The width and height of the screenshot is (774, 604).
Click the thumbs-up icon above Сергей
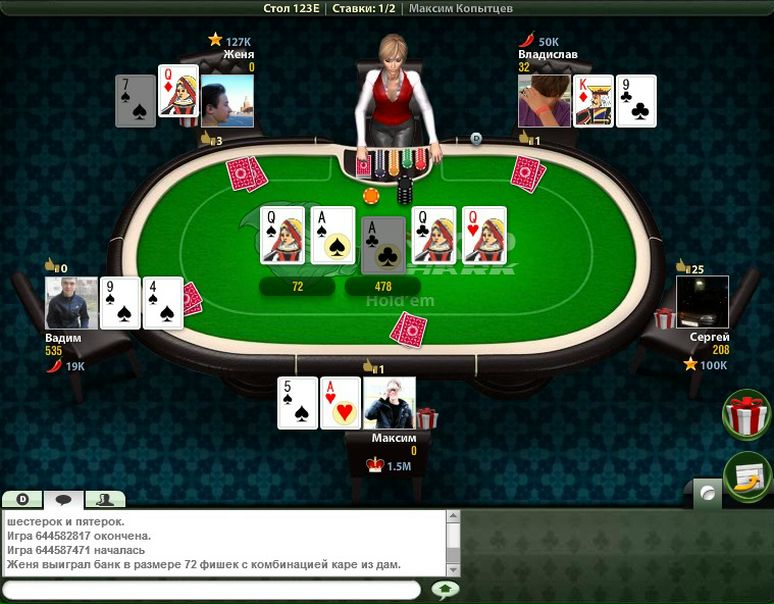click(682, 267)
